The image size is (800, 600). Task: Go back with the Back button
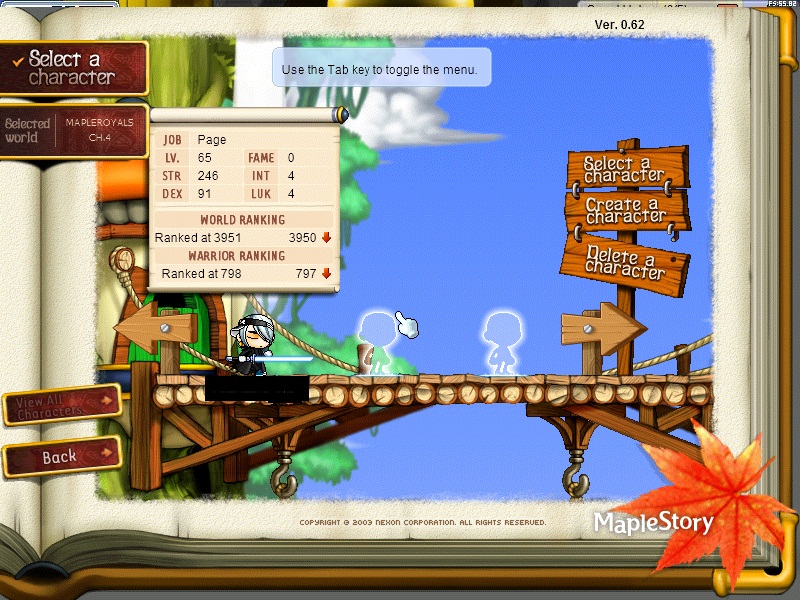point(62,457)
